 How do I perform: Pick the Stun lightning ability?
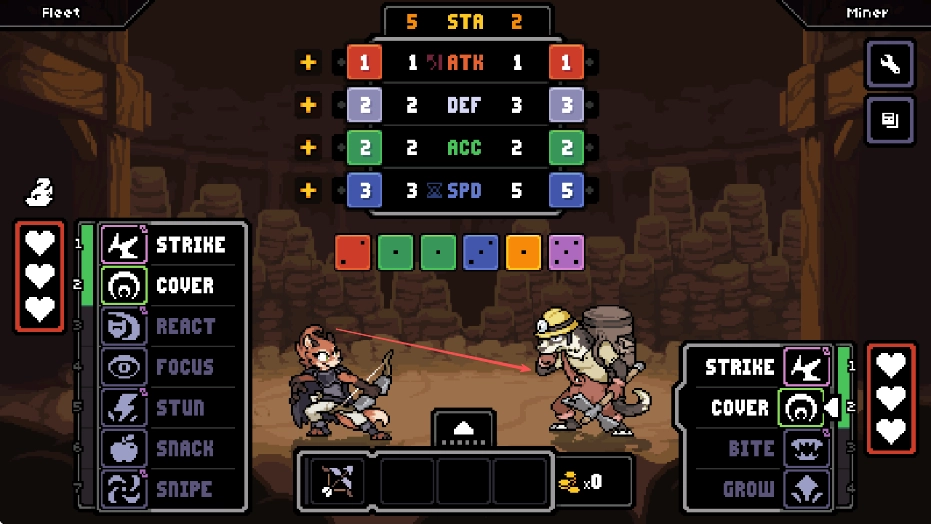coord(171,408)
